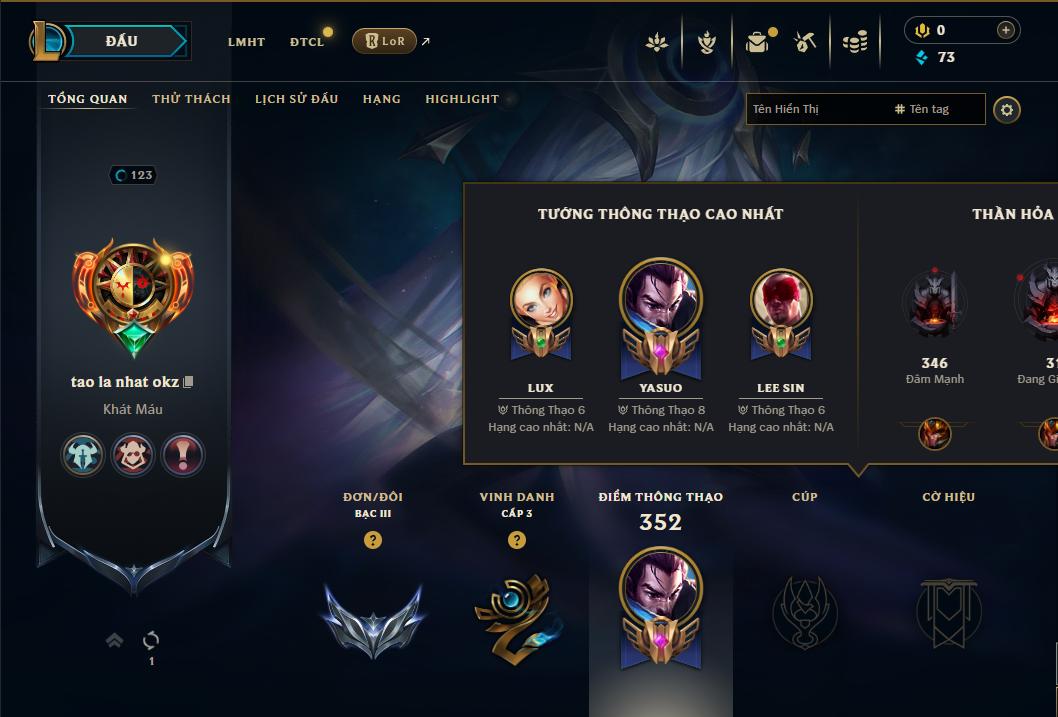Click the ĐẤU play button

tap(122, 41)
